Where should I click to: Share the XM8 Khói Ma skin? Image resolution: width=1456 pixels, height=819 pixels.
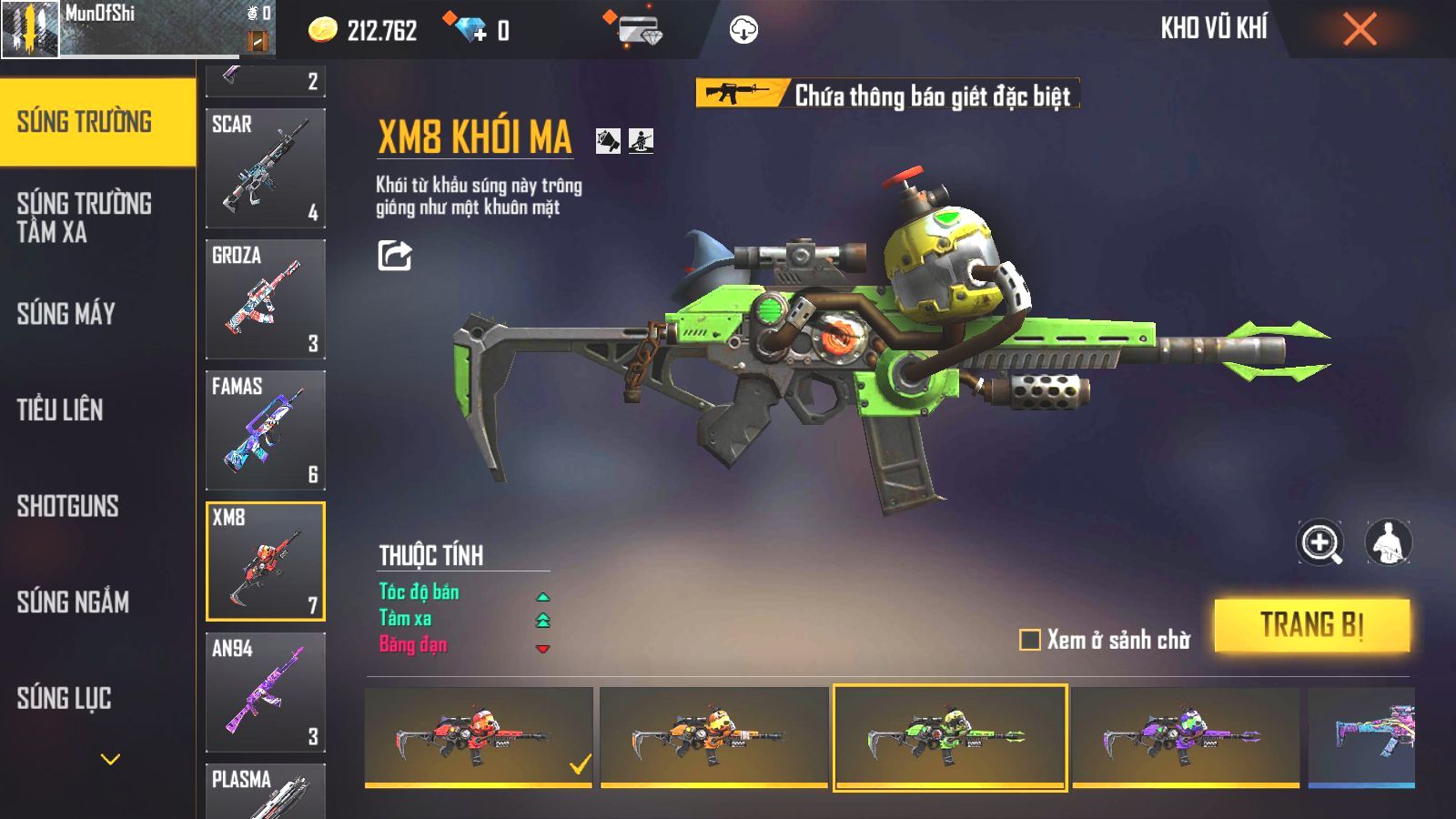[x=395, y=256]
